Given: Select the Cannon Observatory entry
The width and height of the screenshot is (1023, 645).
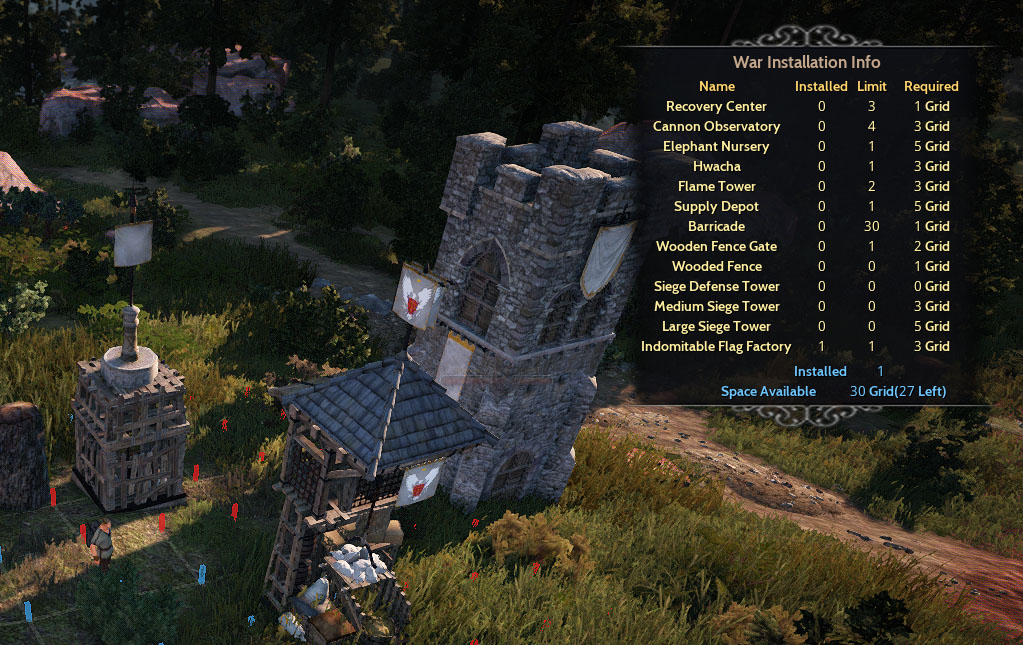Looking at the screenshot, I should point(716,126).
